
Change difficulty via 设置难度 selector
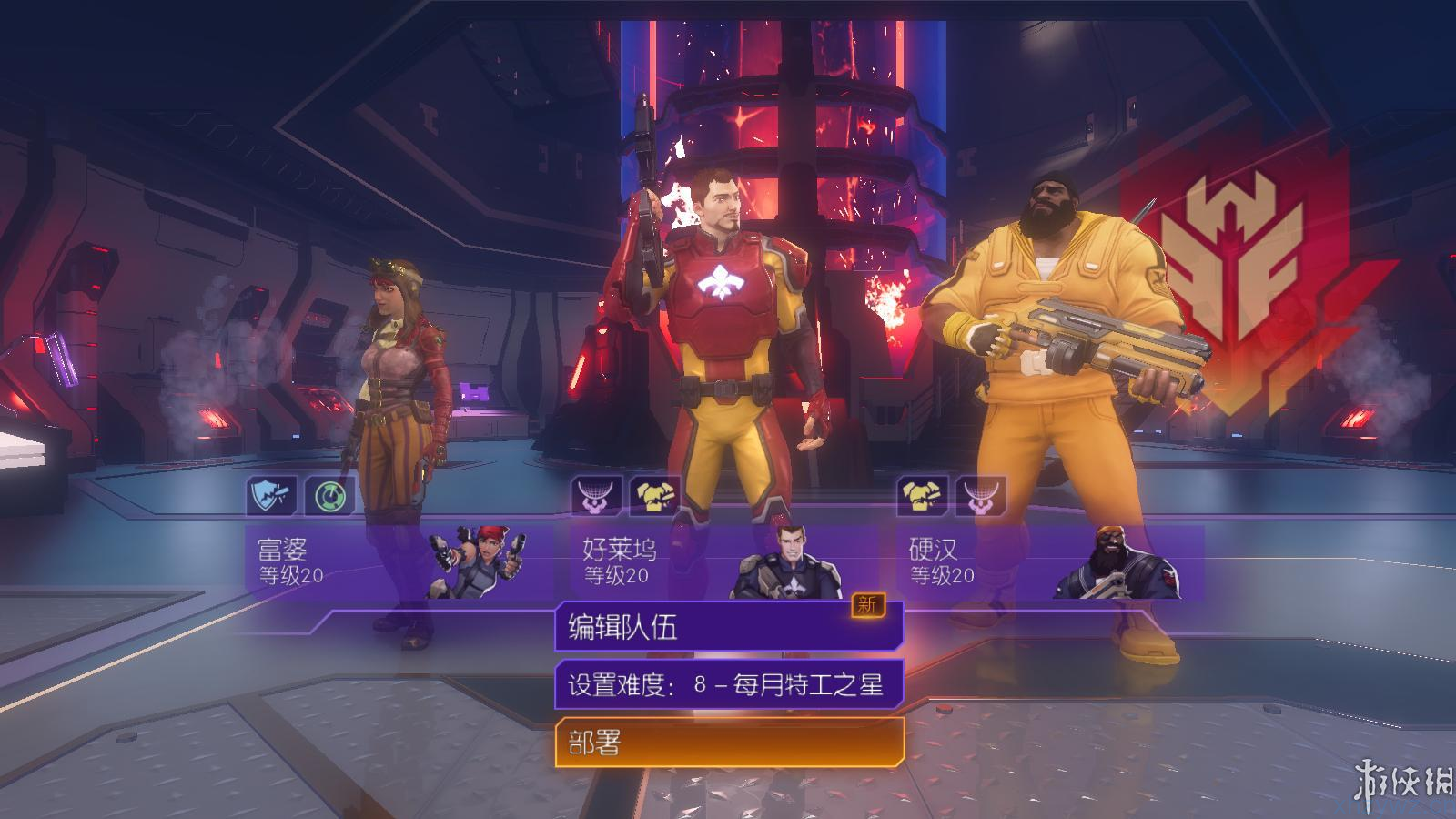click(x=728, y=682)
